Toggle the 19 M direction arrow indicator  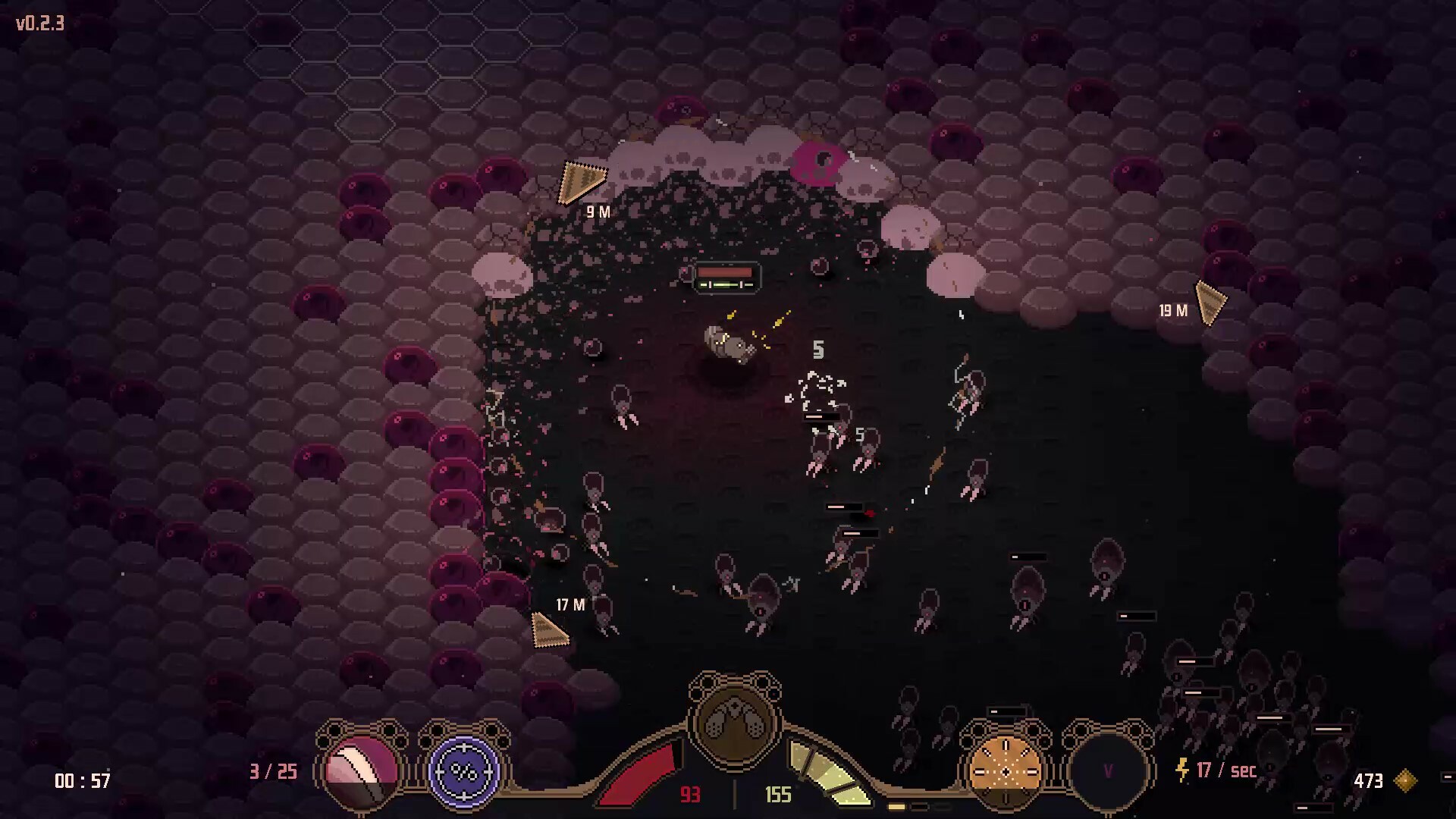coord(1210,303)
